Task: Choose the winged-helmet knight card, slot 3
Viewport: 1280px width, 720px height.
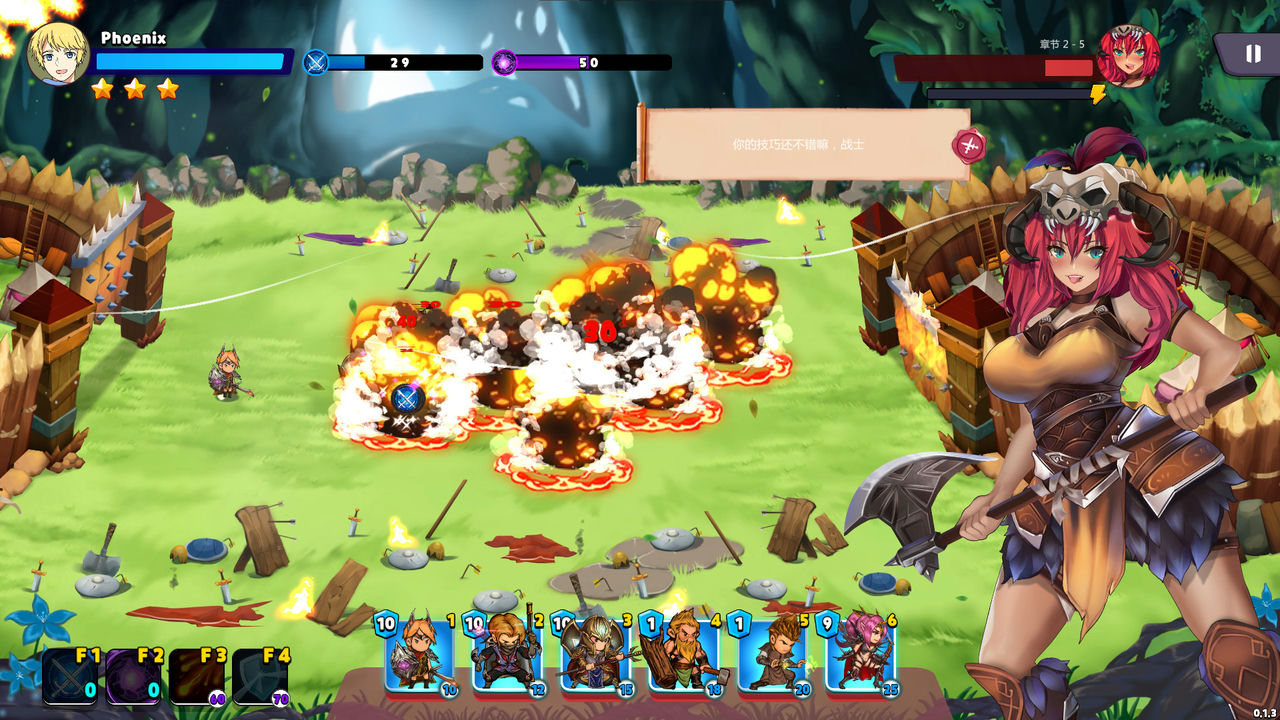Action: point(595,654)
